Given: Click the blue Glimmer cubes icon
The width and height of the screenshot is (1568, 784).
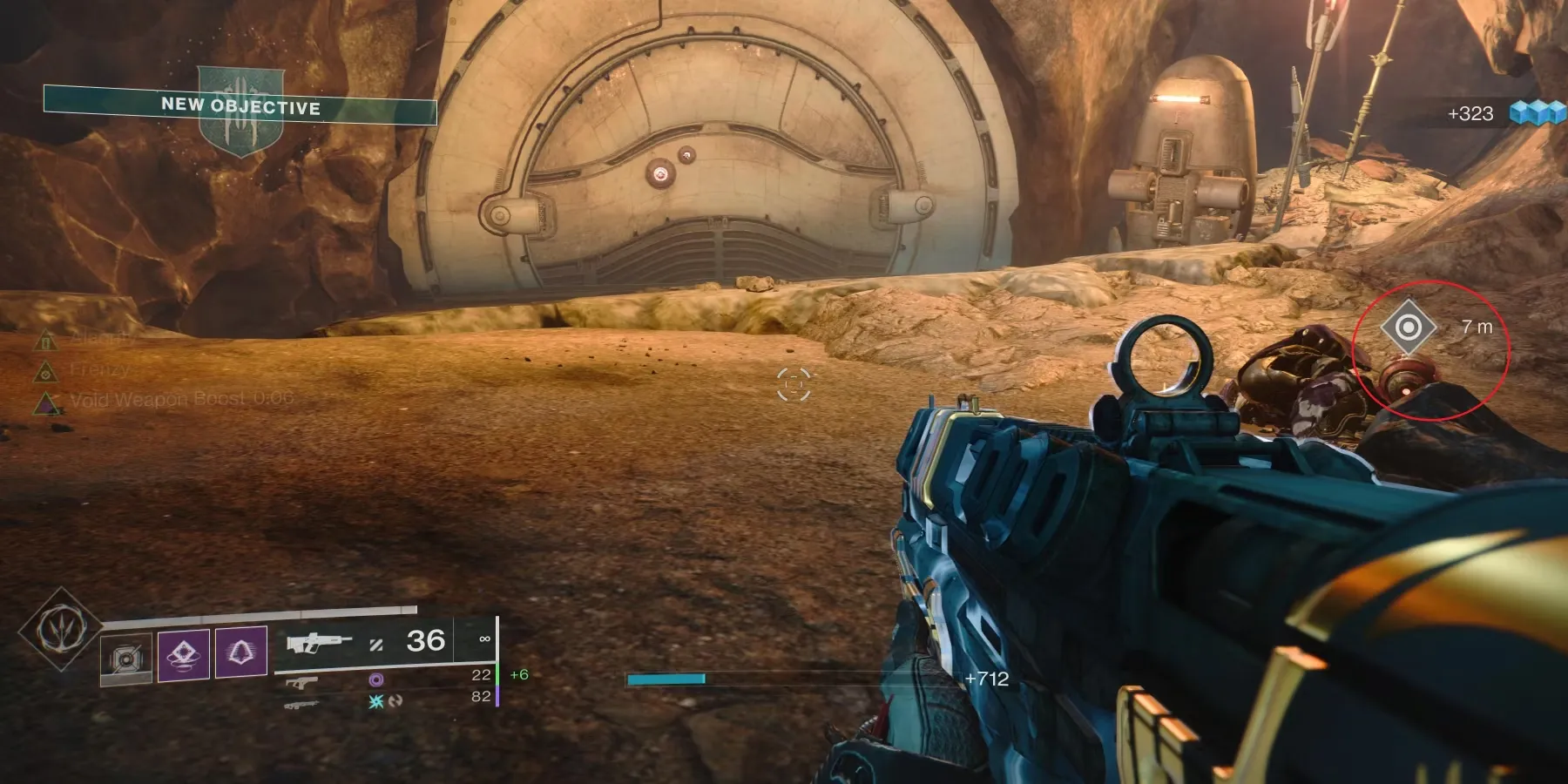Looking at the screenshot, I should [1537, 113].
